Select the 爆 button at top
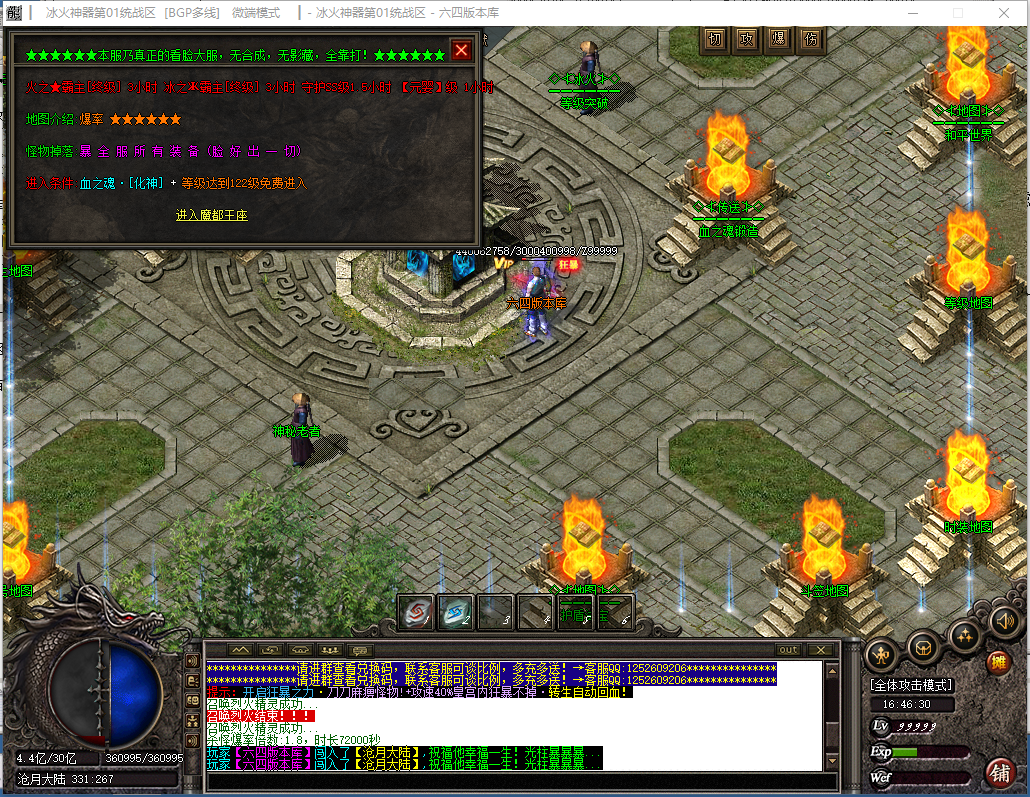 (778, 39)
